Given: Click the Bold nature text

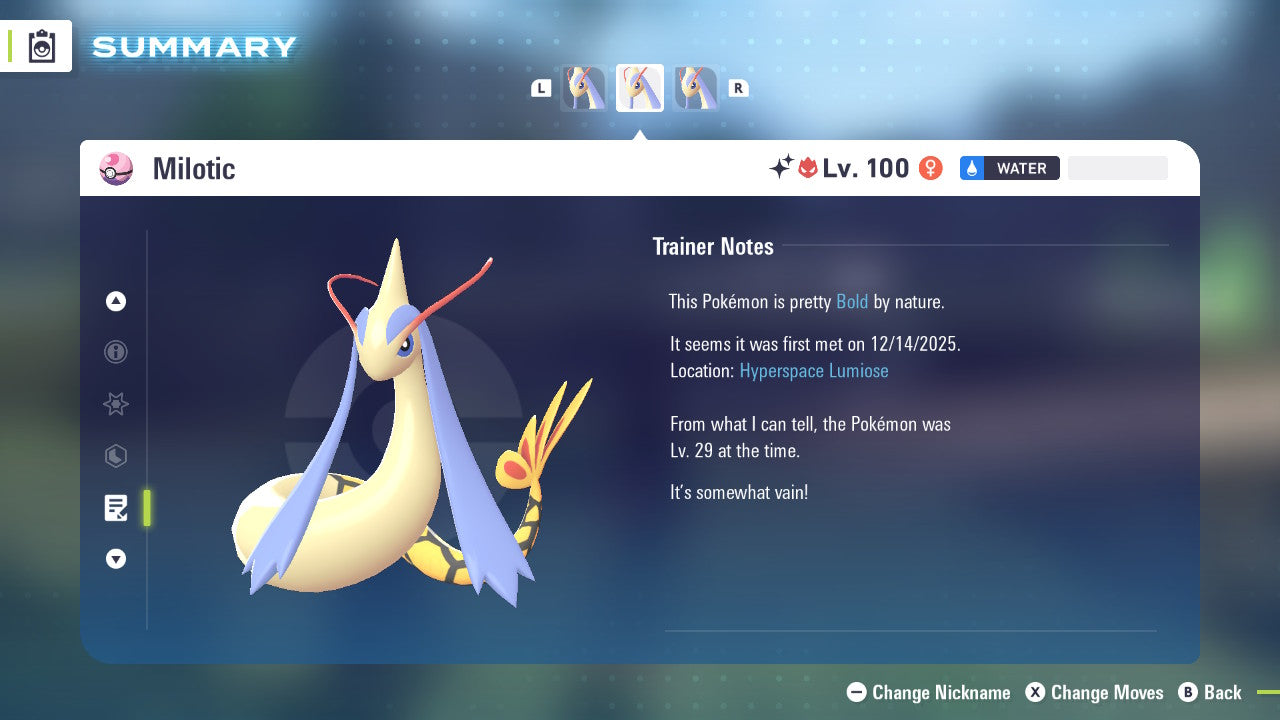Looking at the screenshot, I should (851, 301).
